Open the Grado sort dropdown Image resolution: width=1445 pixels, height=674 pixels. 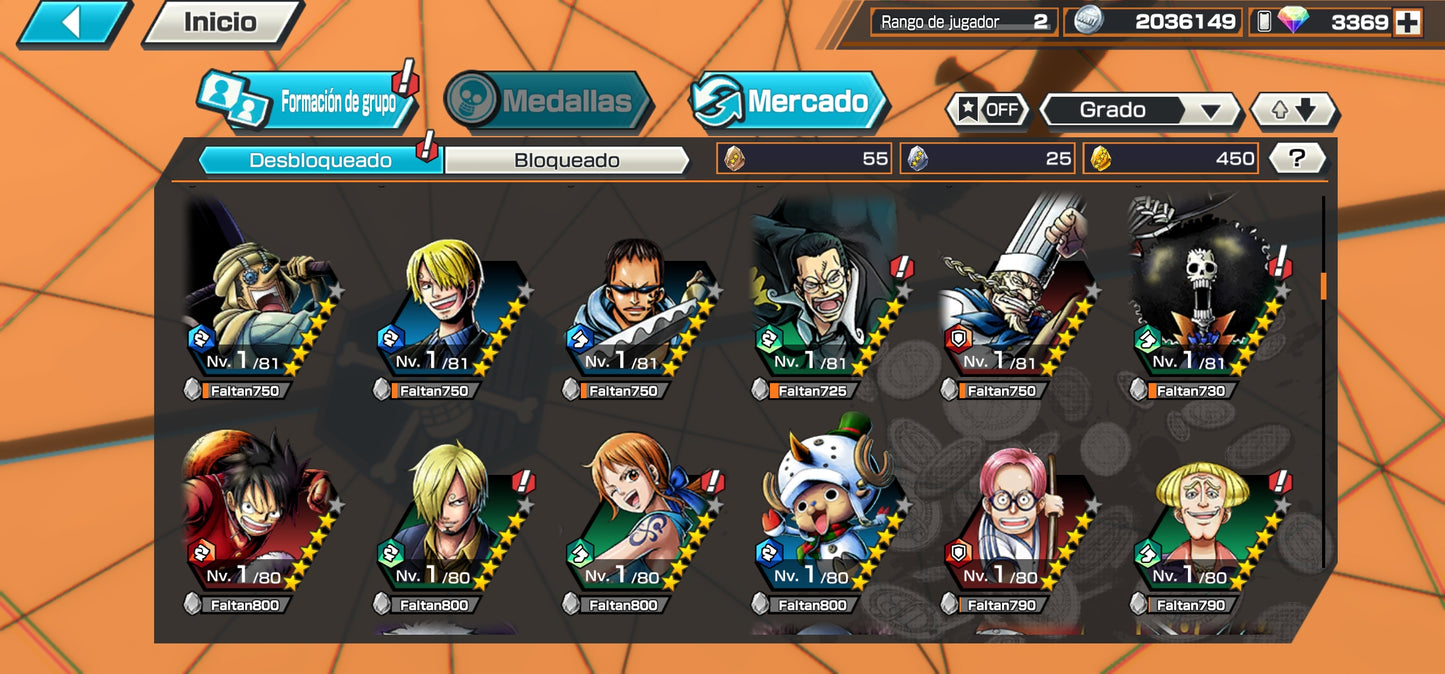pos(1139,110)
